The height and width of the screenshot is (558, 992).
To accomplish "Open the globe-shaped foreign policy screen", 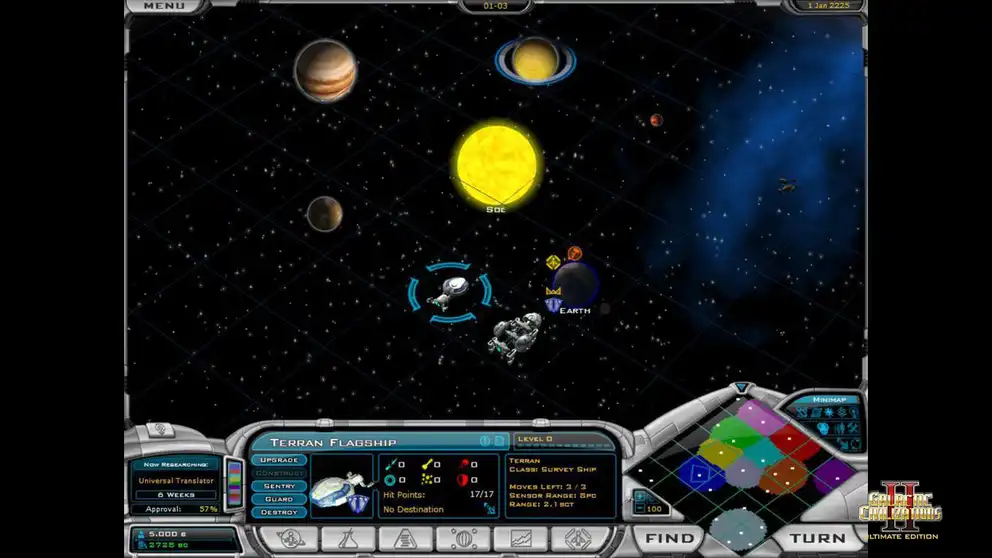I will point(461,539).
